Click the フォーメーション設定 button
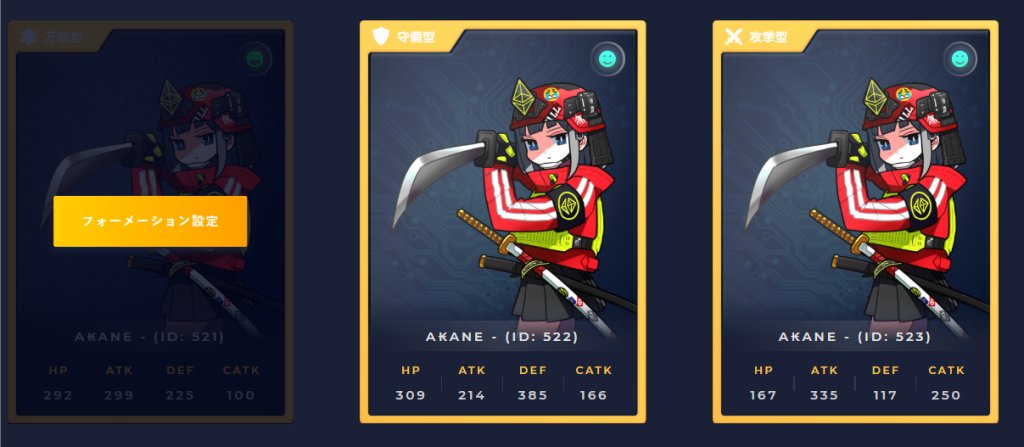This screenshot has width=1024, height=447. click(x=150, y=221)
